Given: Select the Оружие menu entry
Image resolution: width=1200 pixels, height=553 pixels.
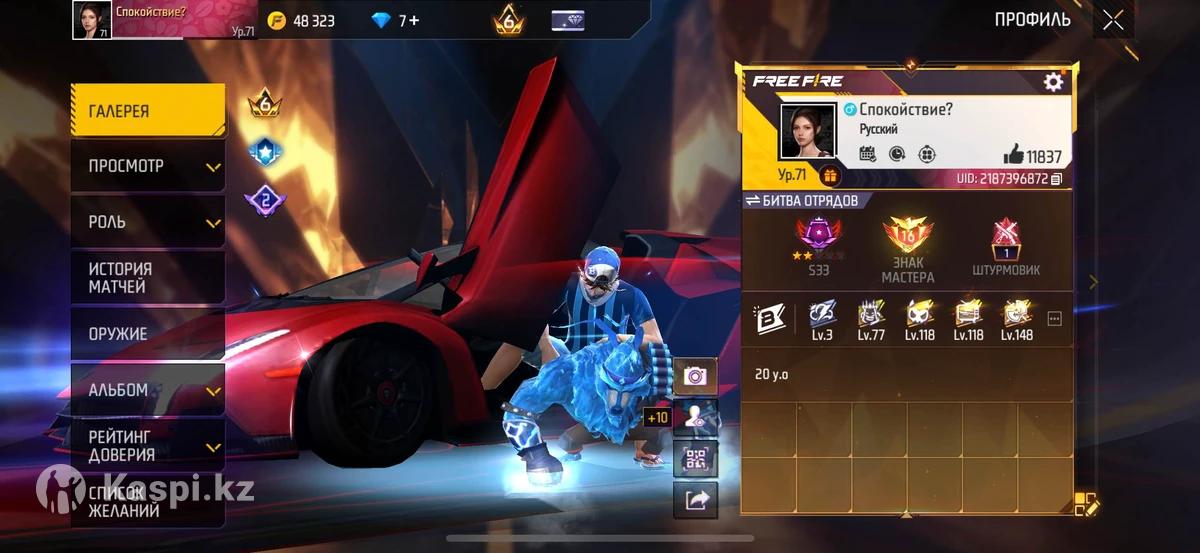Looking at the screenshot, I should click(147, 334).
